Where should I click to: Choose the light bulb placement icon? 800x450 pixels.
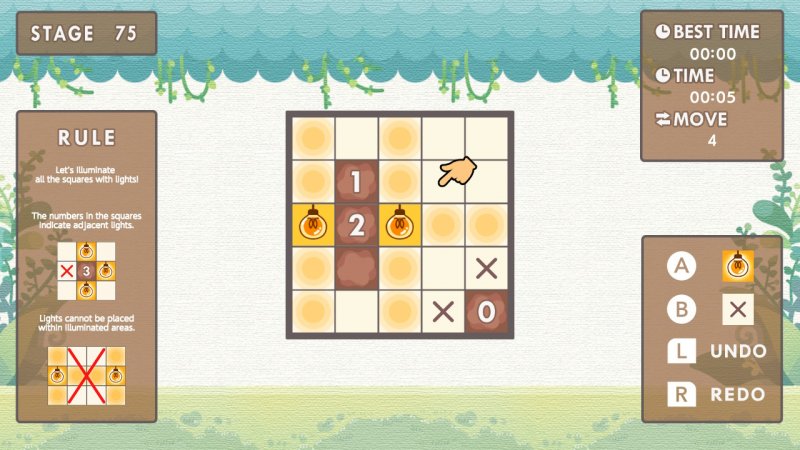click(x=738, y=266)
